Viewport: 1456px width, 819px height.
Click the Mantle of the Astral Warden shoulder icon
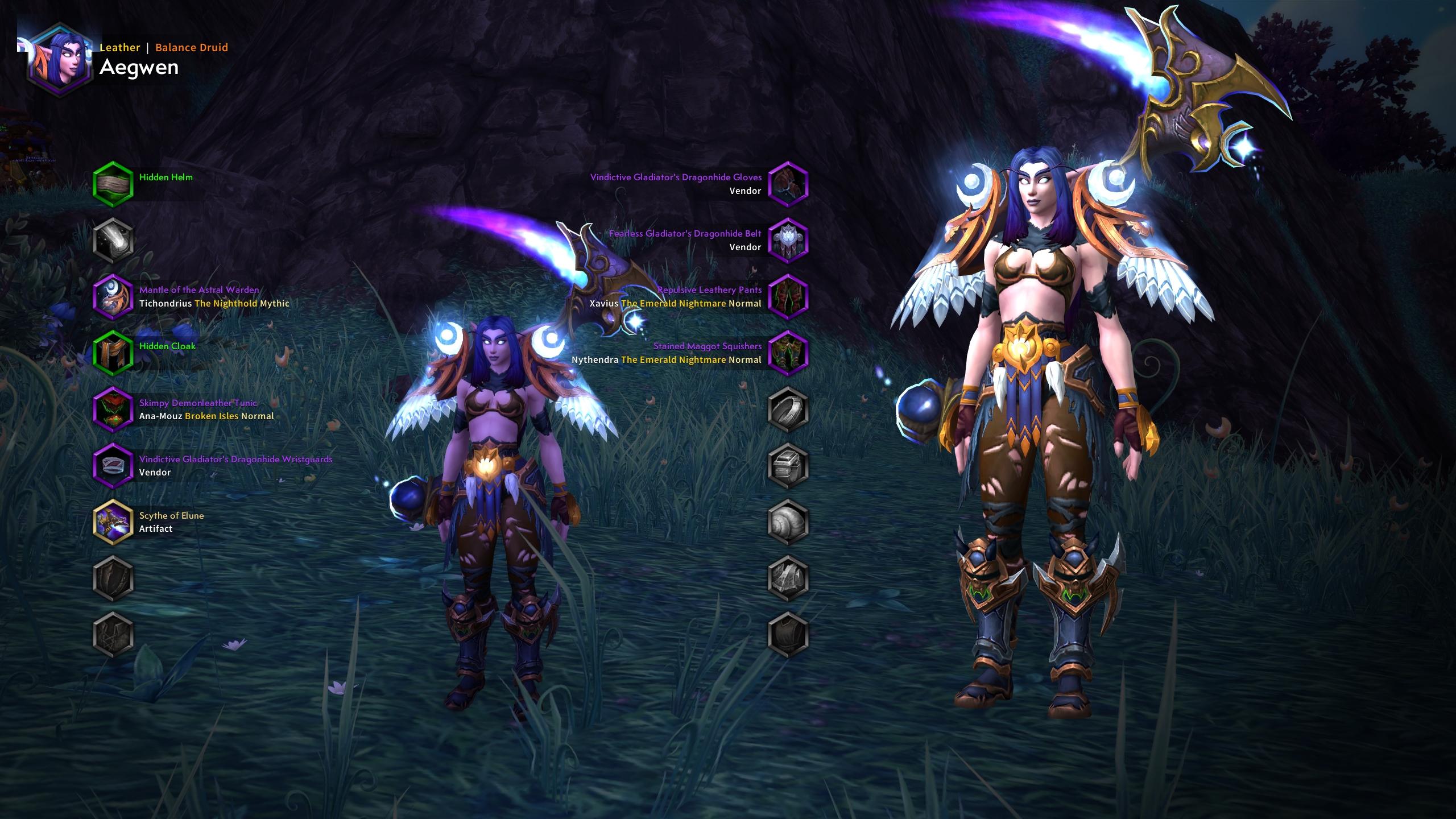pyautogui.click(x=112, y=297)
